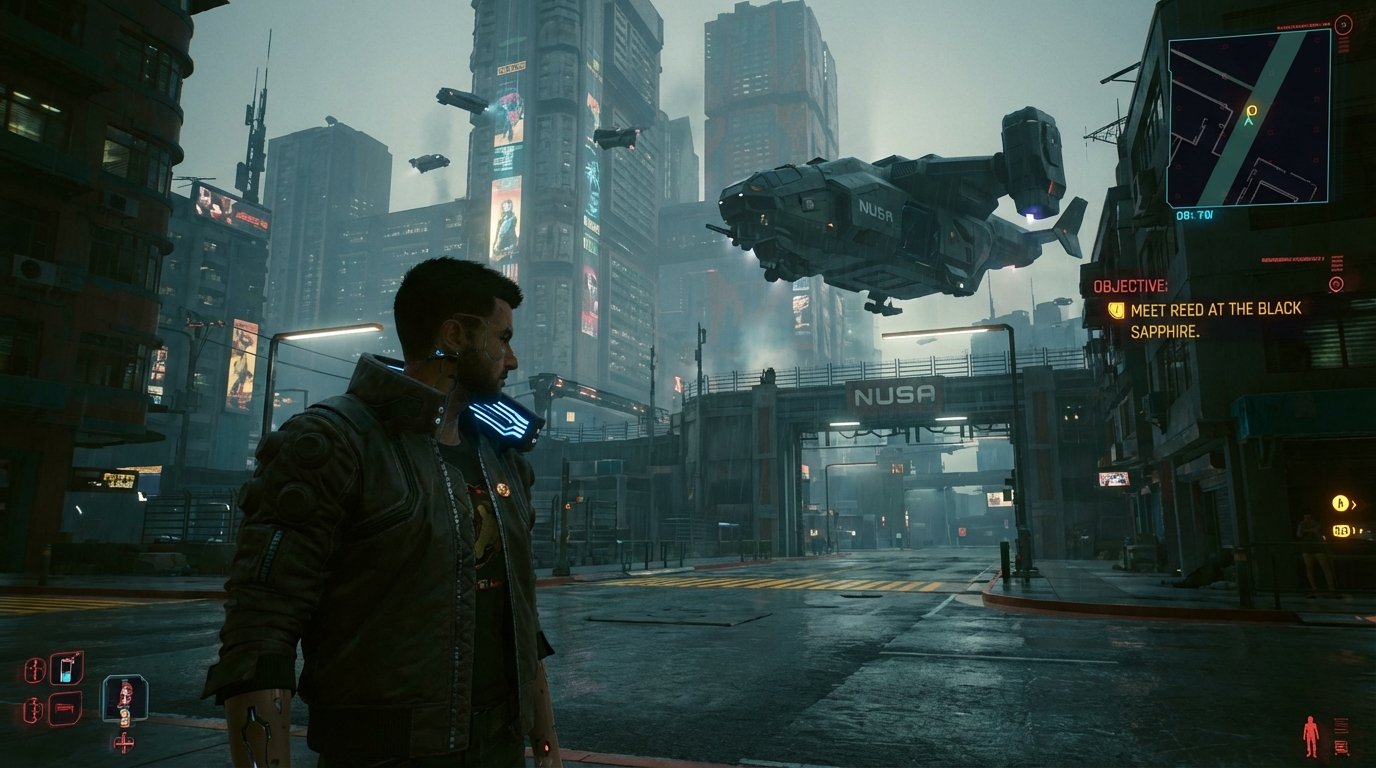
Task: Open the OBJECTIVE heading panel
Action: (x=1130, y=284)
